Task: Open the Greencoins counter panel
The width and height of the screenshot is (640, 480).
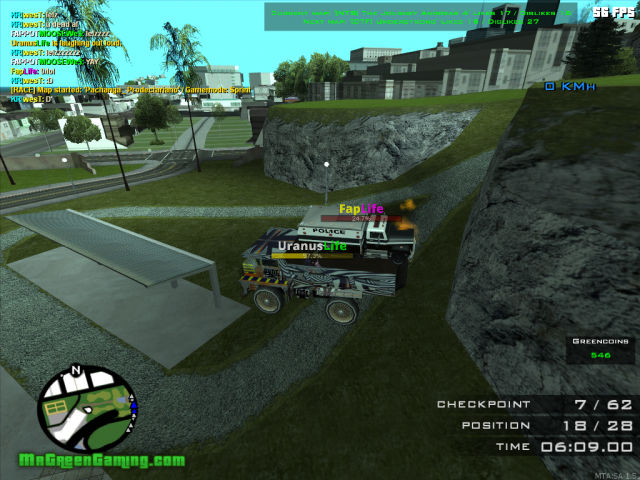Action: tap(600, 348)
